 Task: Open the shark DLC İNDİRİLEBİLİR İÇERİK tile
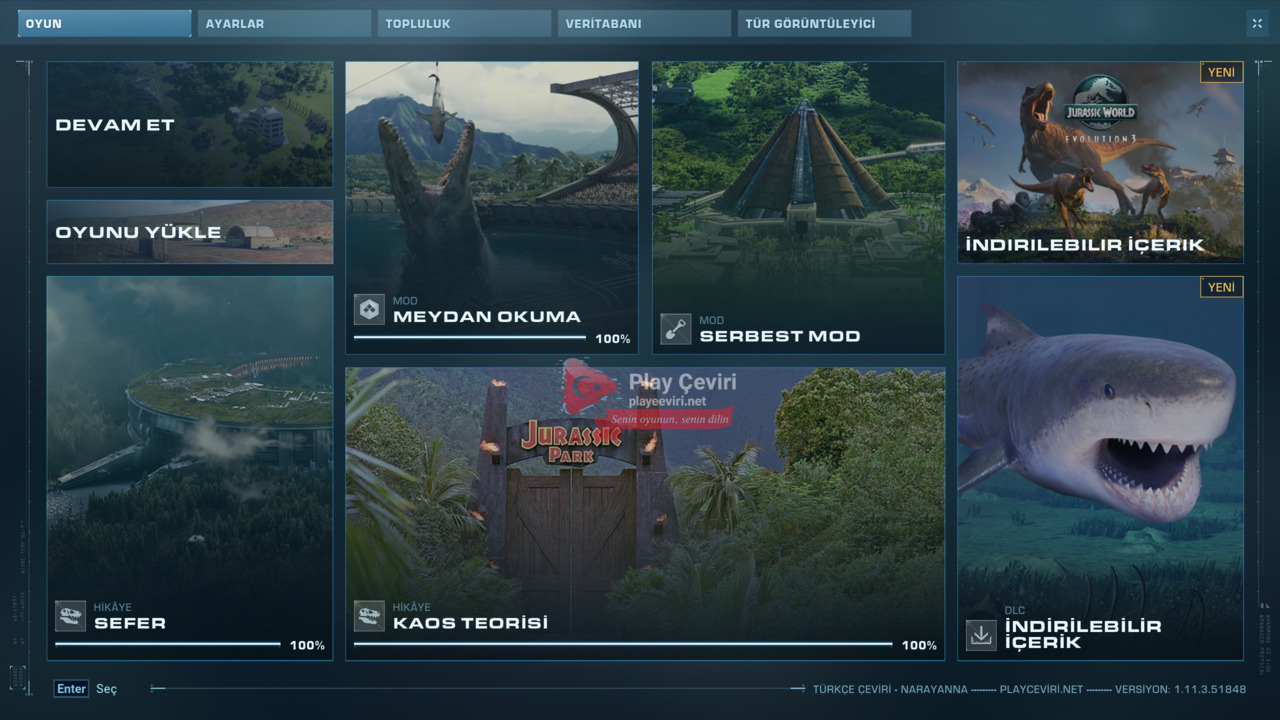pyautogui.click(x=1100, y=468)
